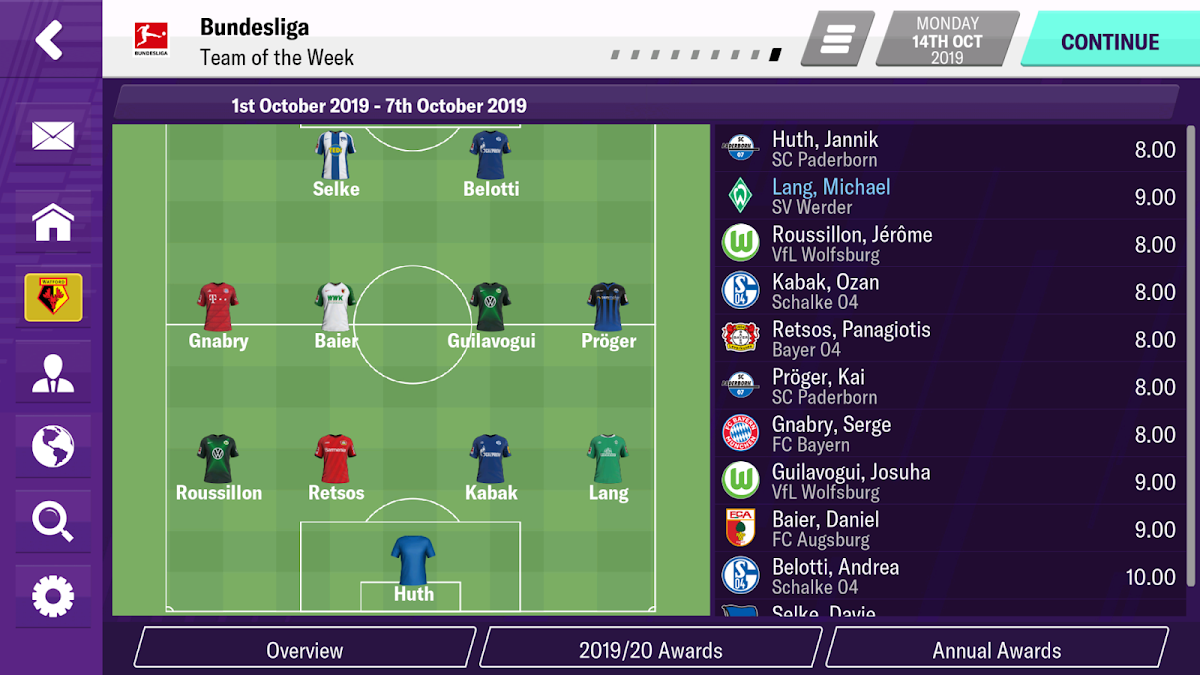Open the world globe icon
This screenshot has height=675, width=1200.
tap(52, 446)
